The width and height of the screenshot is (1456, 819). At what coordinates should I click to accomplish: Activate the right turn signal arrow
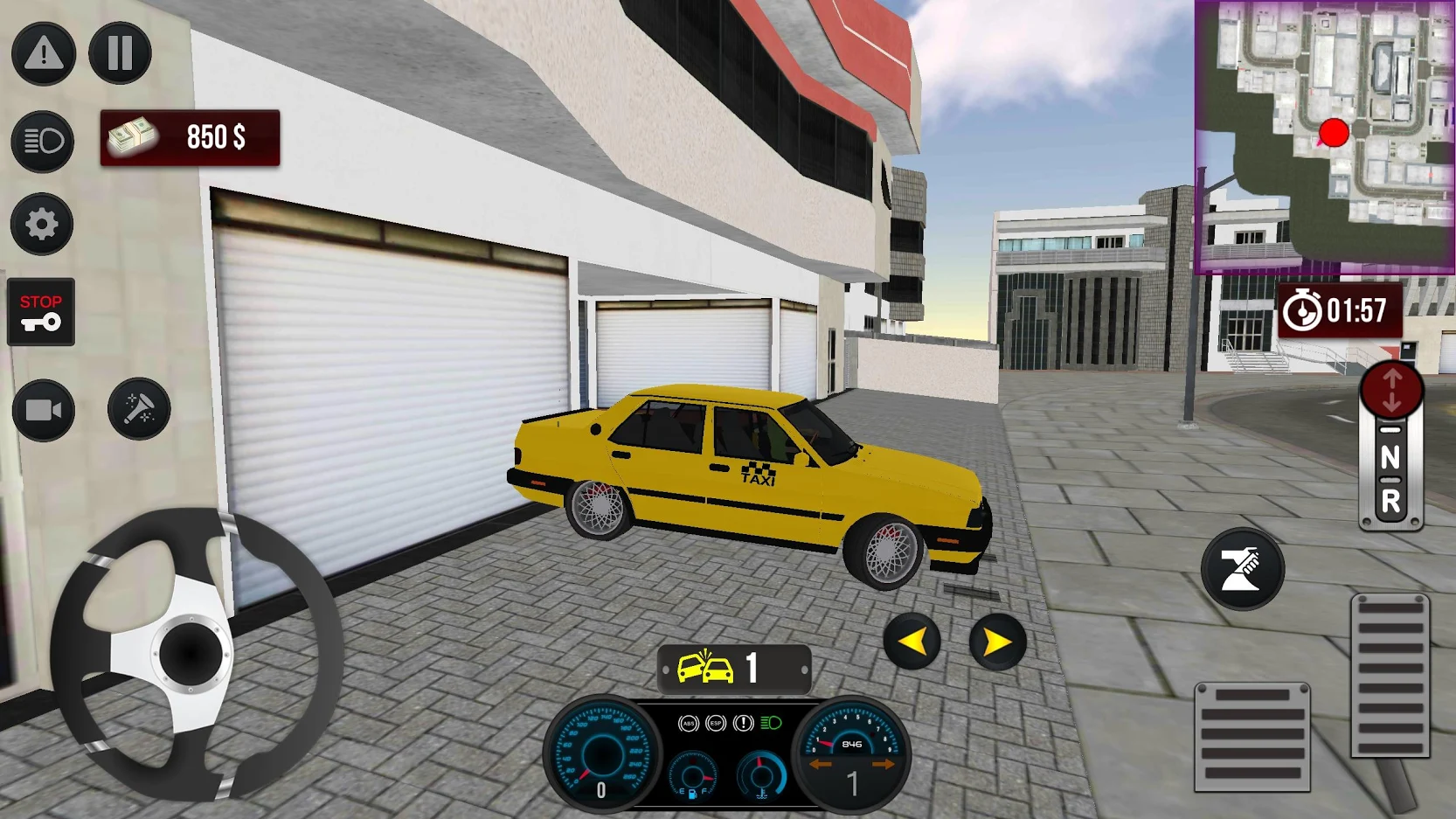point(997,642)
